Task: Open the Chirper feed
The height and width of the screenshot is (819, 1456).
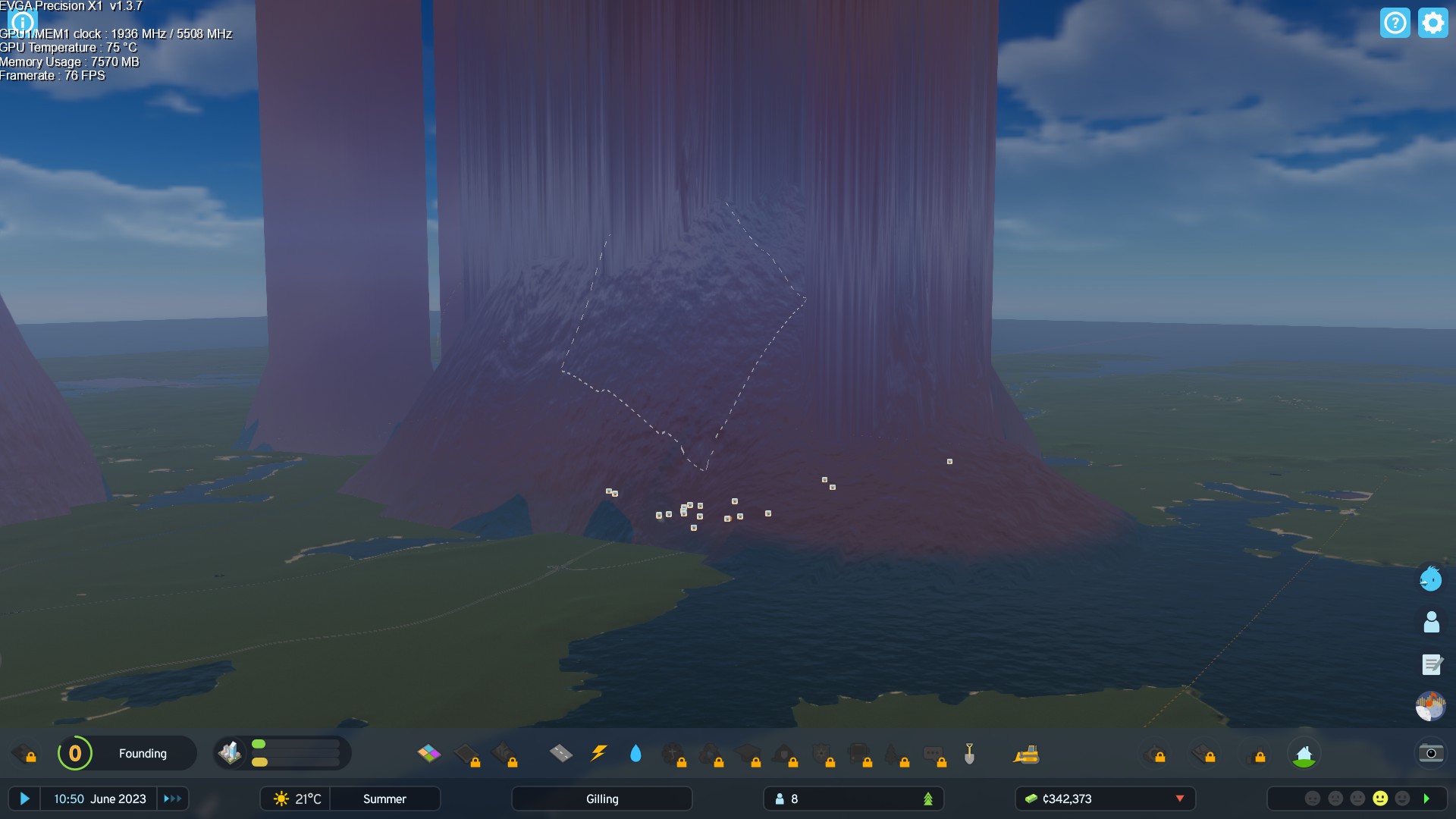Action: pyautogui.click(x=1430, y=579)
